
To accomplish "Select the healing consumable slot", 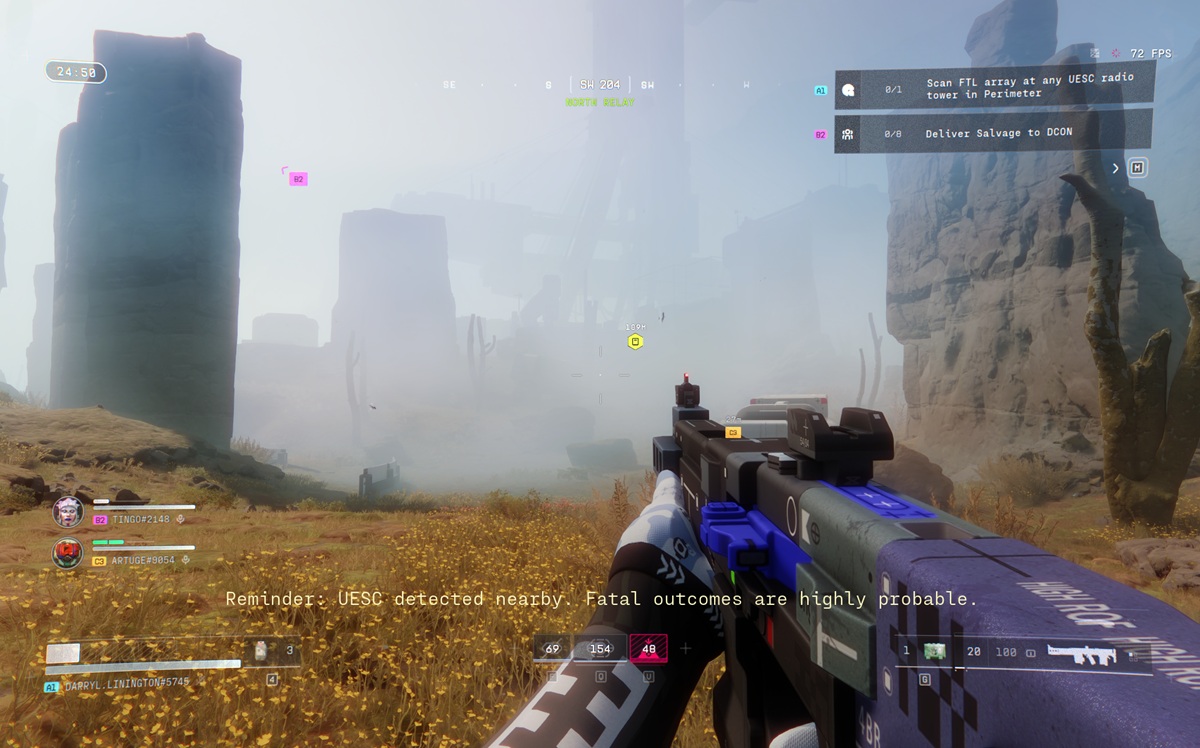I will pos(261,651).
